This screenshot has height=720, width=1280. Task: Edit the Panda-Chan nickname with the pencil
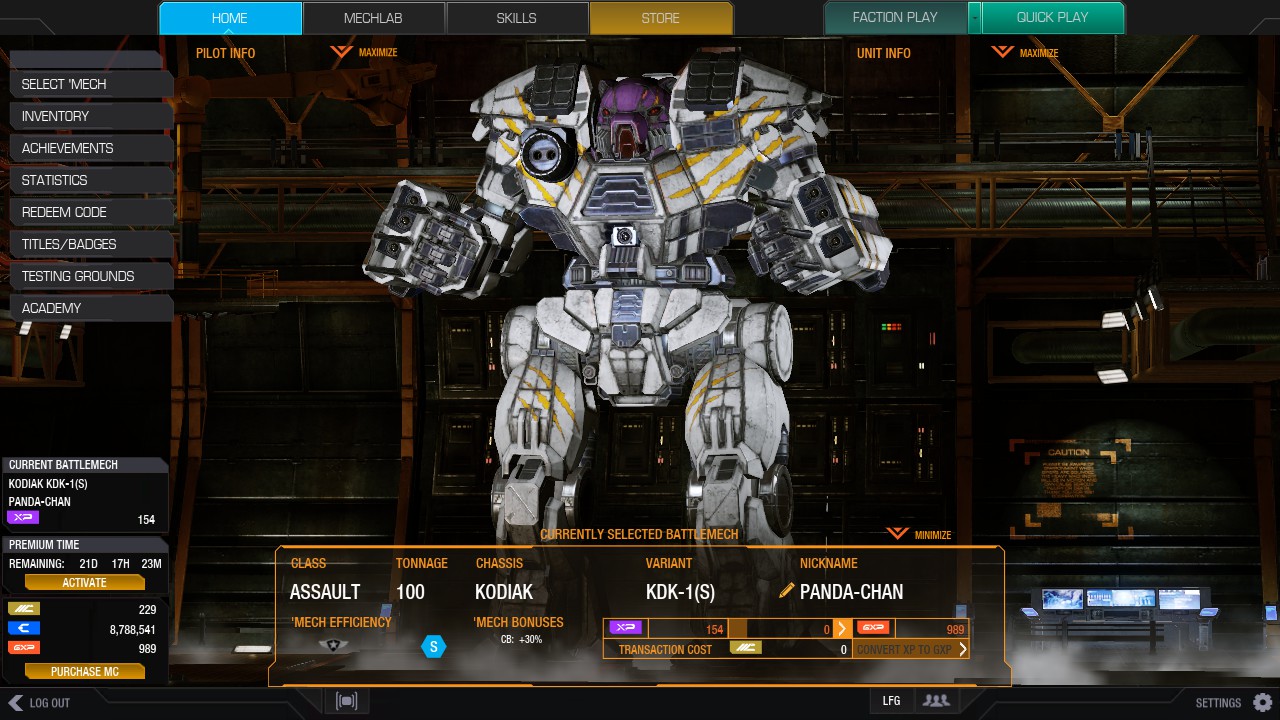[x=787, y=591]
